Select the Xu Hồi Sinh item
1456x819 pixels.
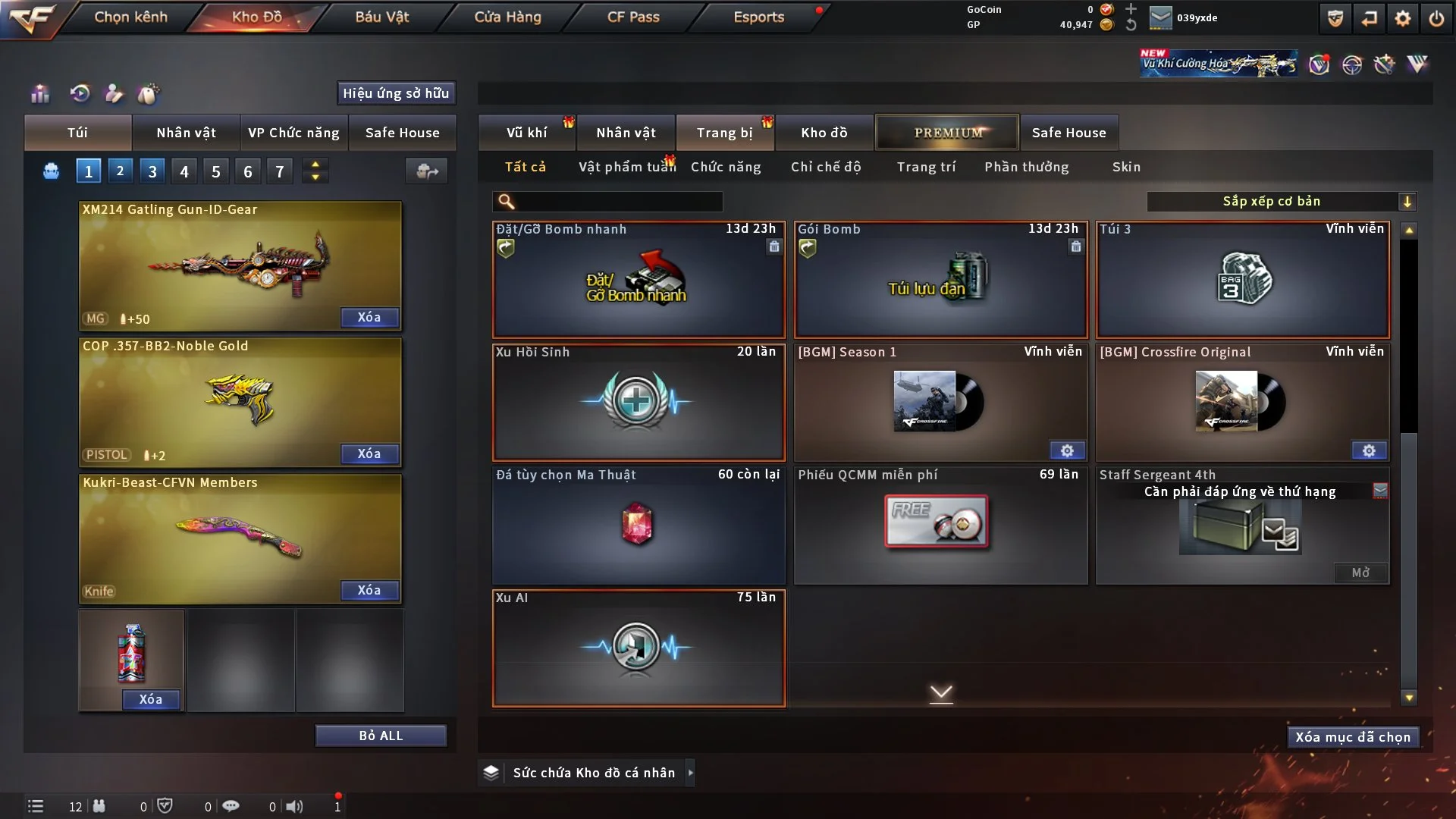[x=638, y=402]
